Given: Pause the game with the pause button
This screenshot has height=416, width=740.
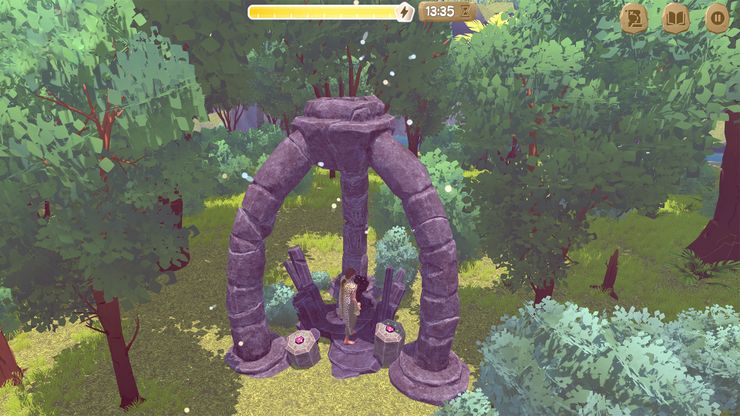Looking at the screenshot, I should click(x=717, y=18).
